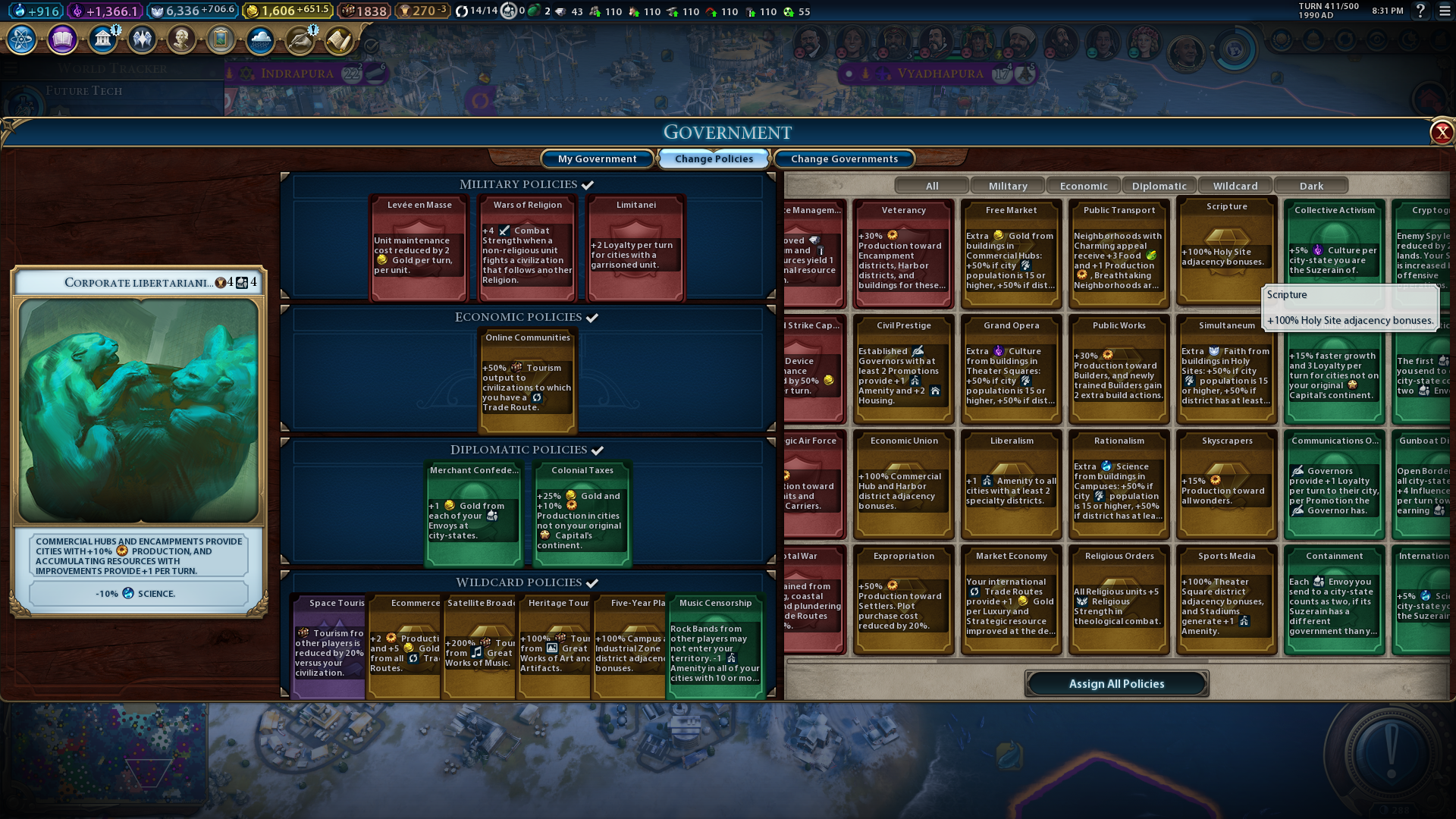Show All policy cards
This screenshot has width=1456, height=819.
(x=932, y=186)
